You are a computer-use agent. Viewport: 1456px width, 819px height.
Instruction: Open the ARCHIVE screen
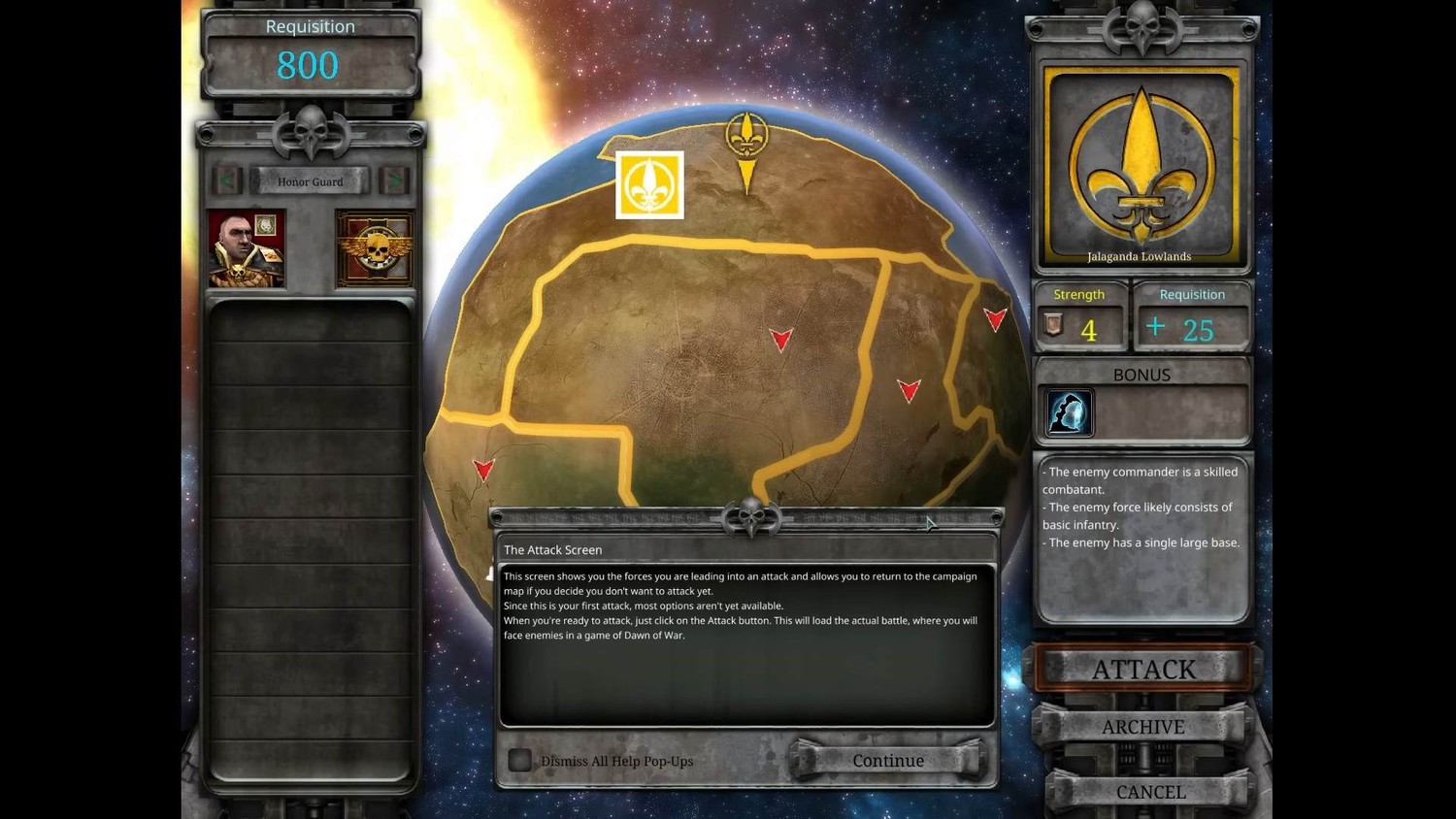coord(1142,727)
